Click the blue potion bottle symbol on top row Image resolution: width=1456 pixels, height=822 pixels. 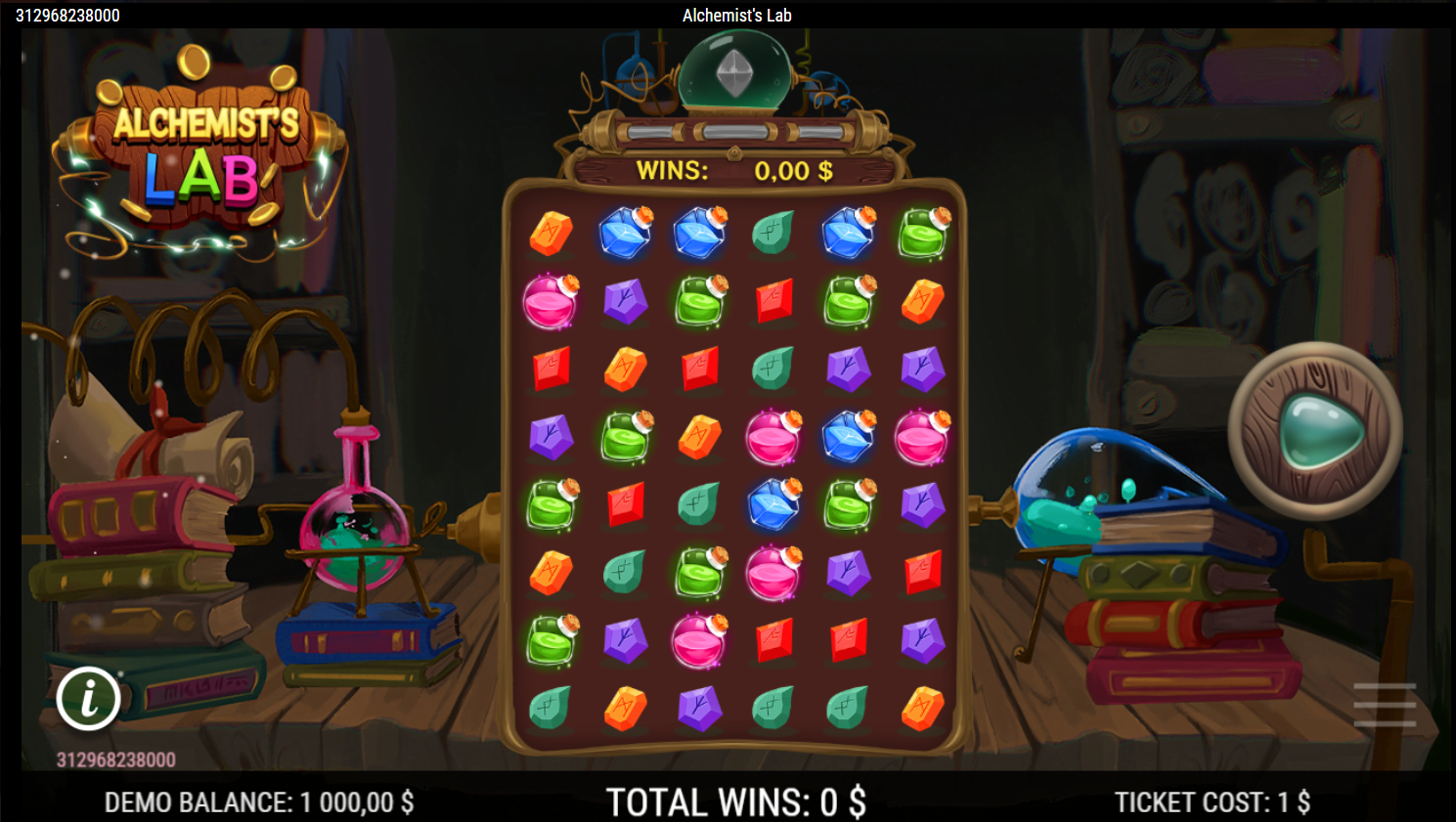coord(625,233)
